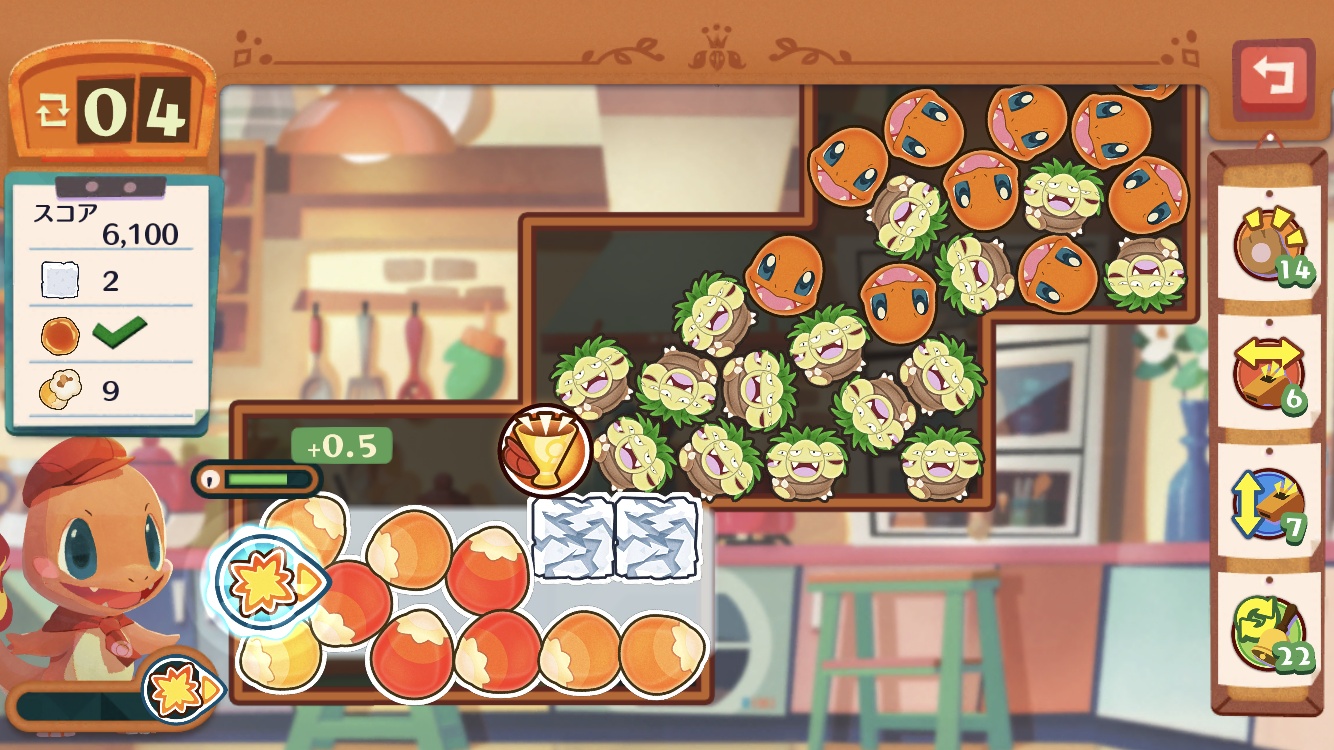The height and width of the screenshot is (750, 1334).
Task: Activate the horizontal arrow item with count 6
Action: tap(1268, 374)
